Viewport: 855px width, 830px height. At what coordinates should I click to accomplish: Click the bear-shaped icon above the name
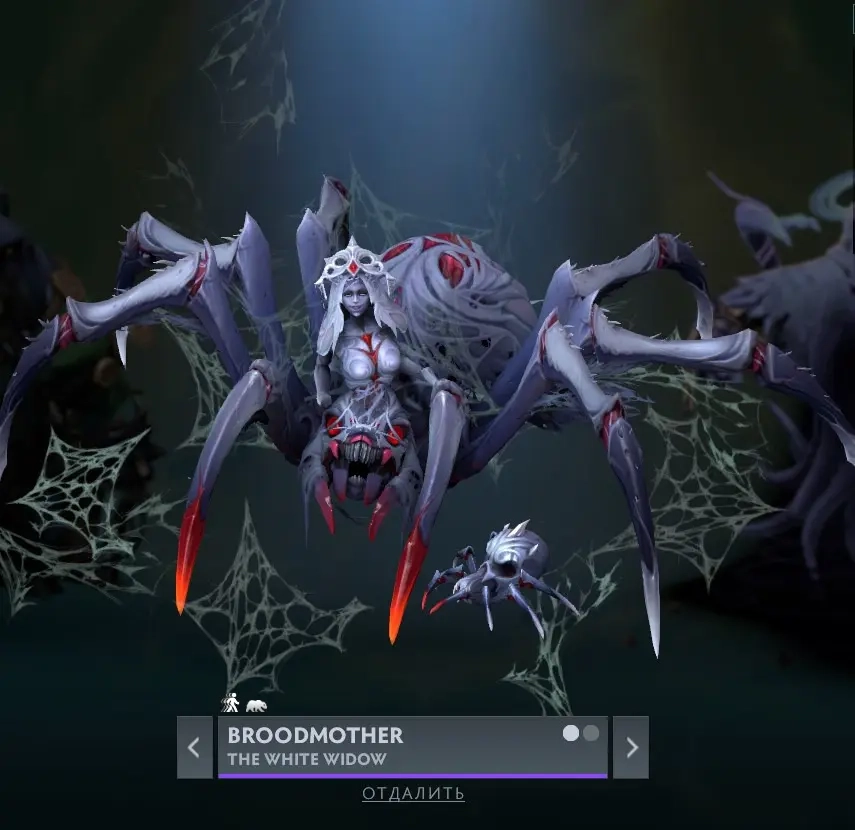point(257,706)
